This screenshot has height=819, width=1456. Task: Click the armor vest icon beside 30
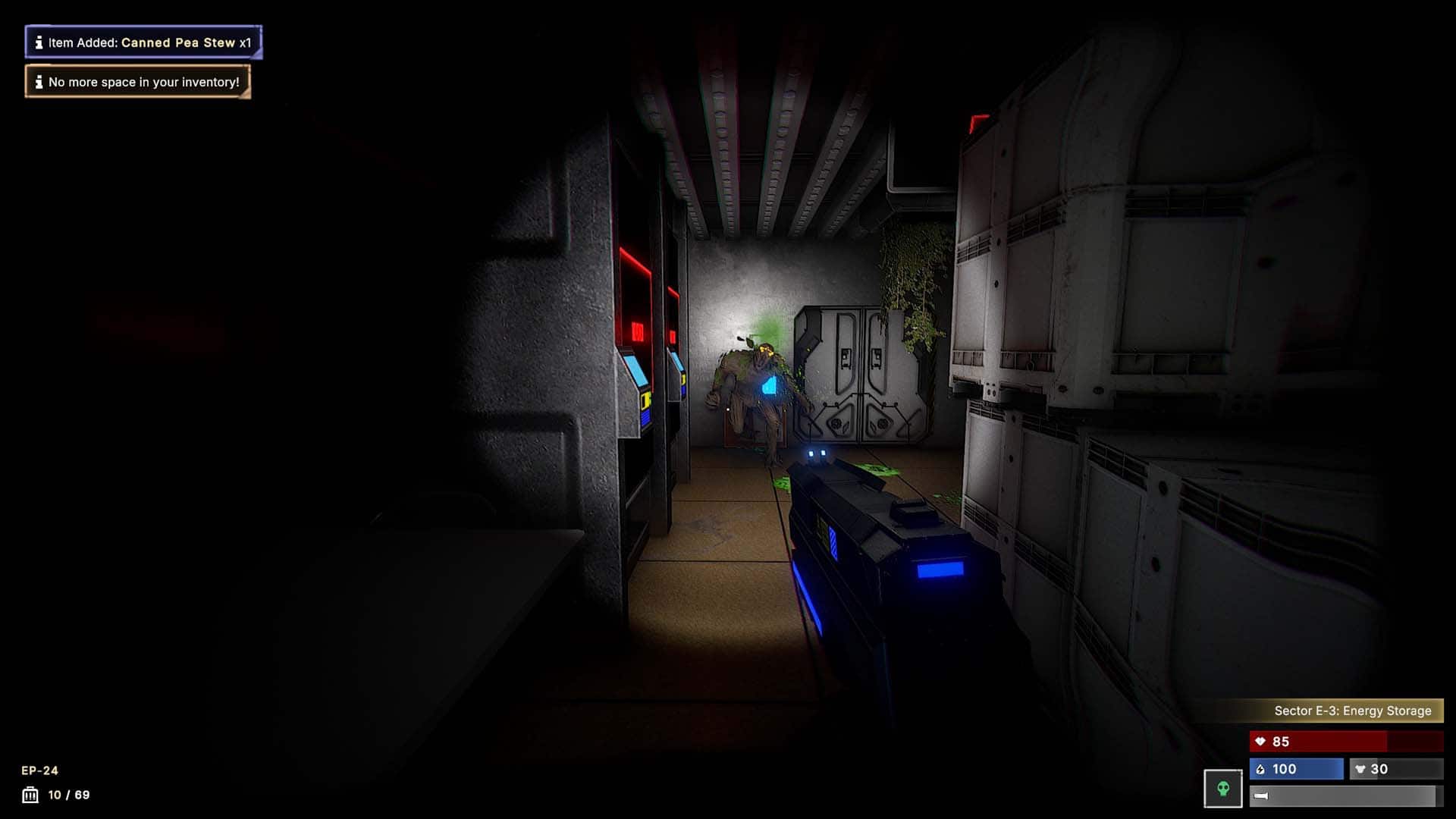1360,769
